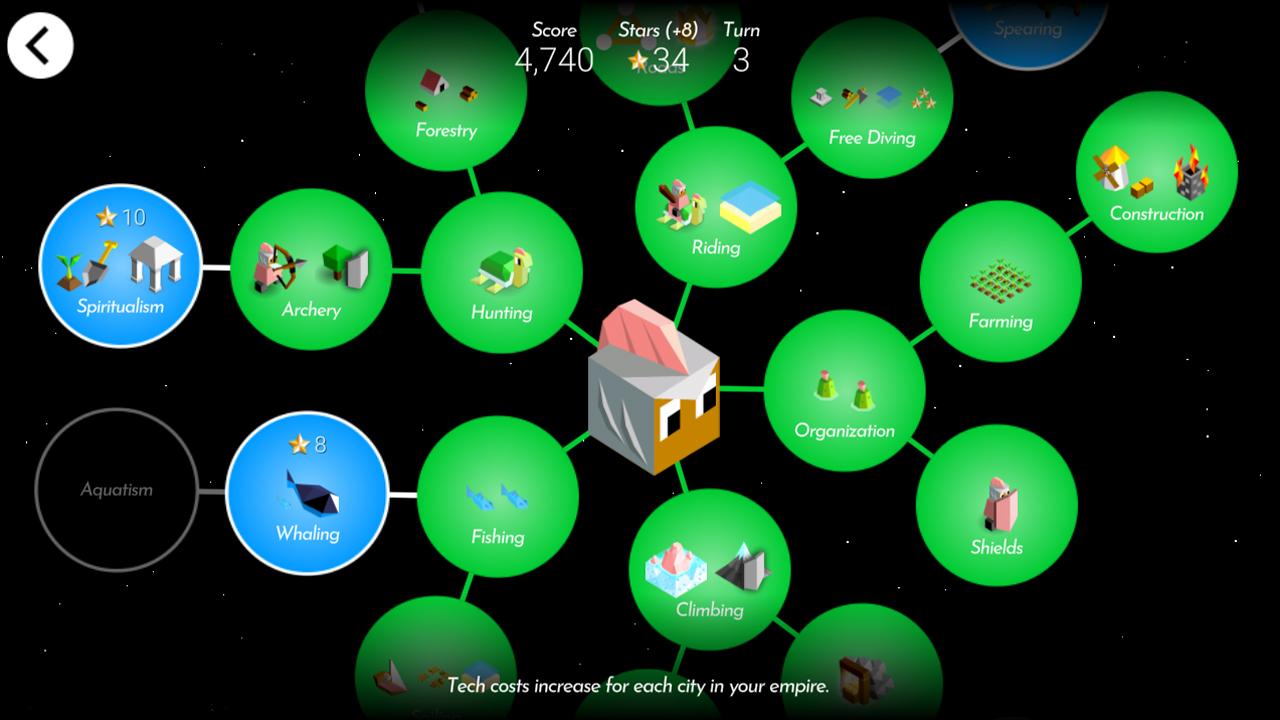This screenshot has height=720, width=1280.
Task: Click the Fishing tech fish icon
Action: point(497,497)
